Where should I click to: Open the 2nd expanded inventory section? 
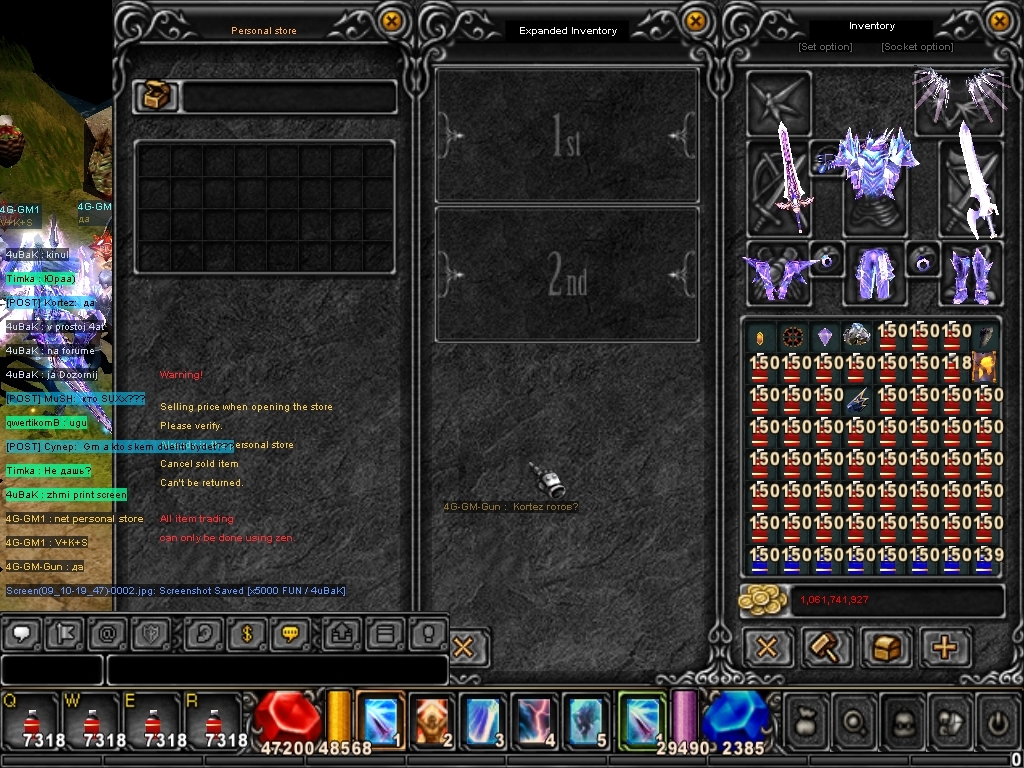[567, 274]
